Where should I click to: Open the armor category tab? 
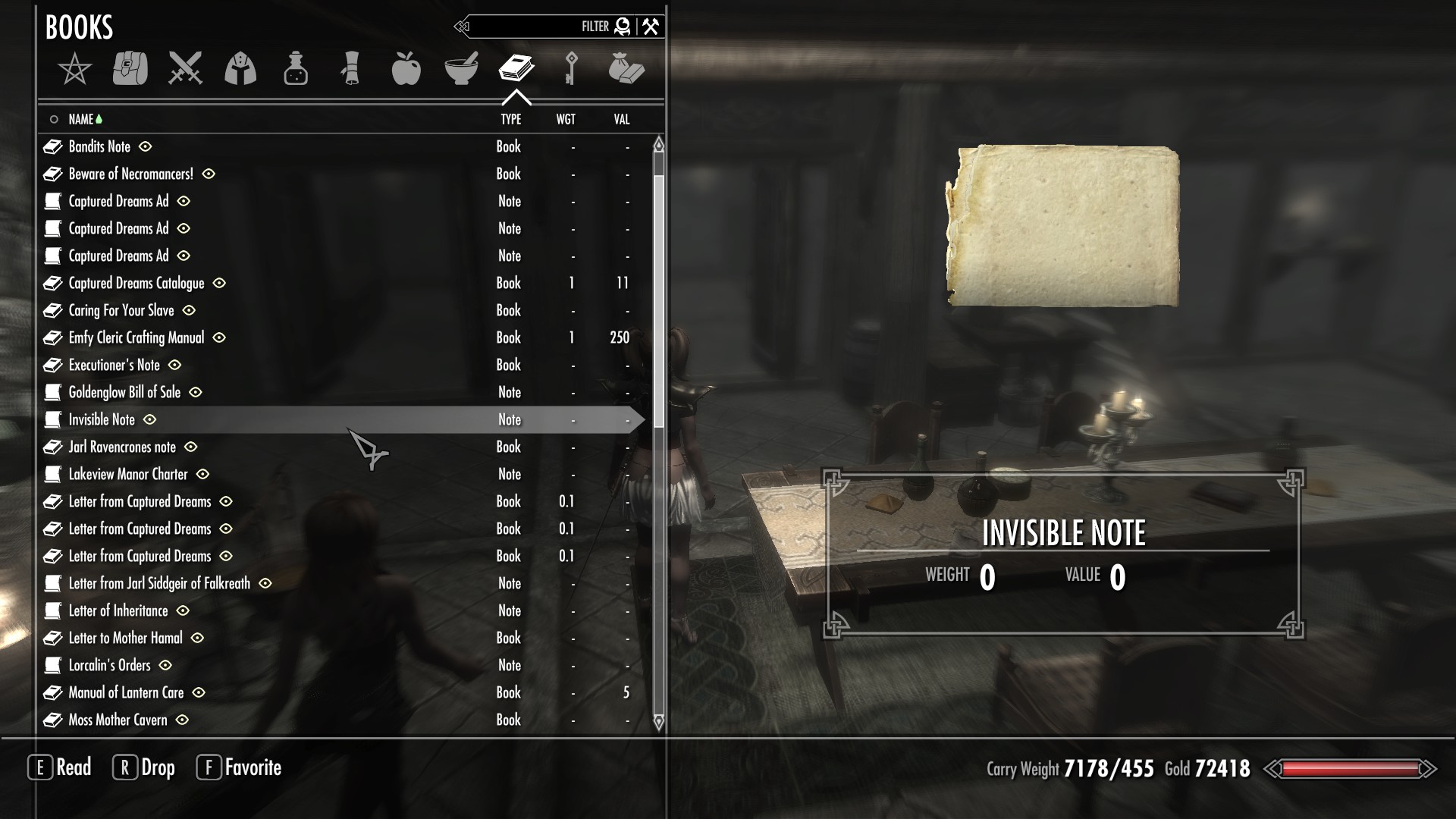[x=240, y=68]
